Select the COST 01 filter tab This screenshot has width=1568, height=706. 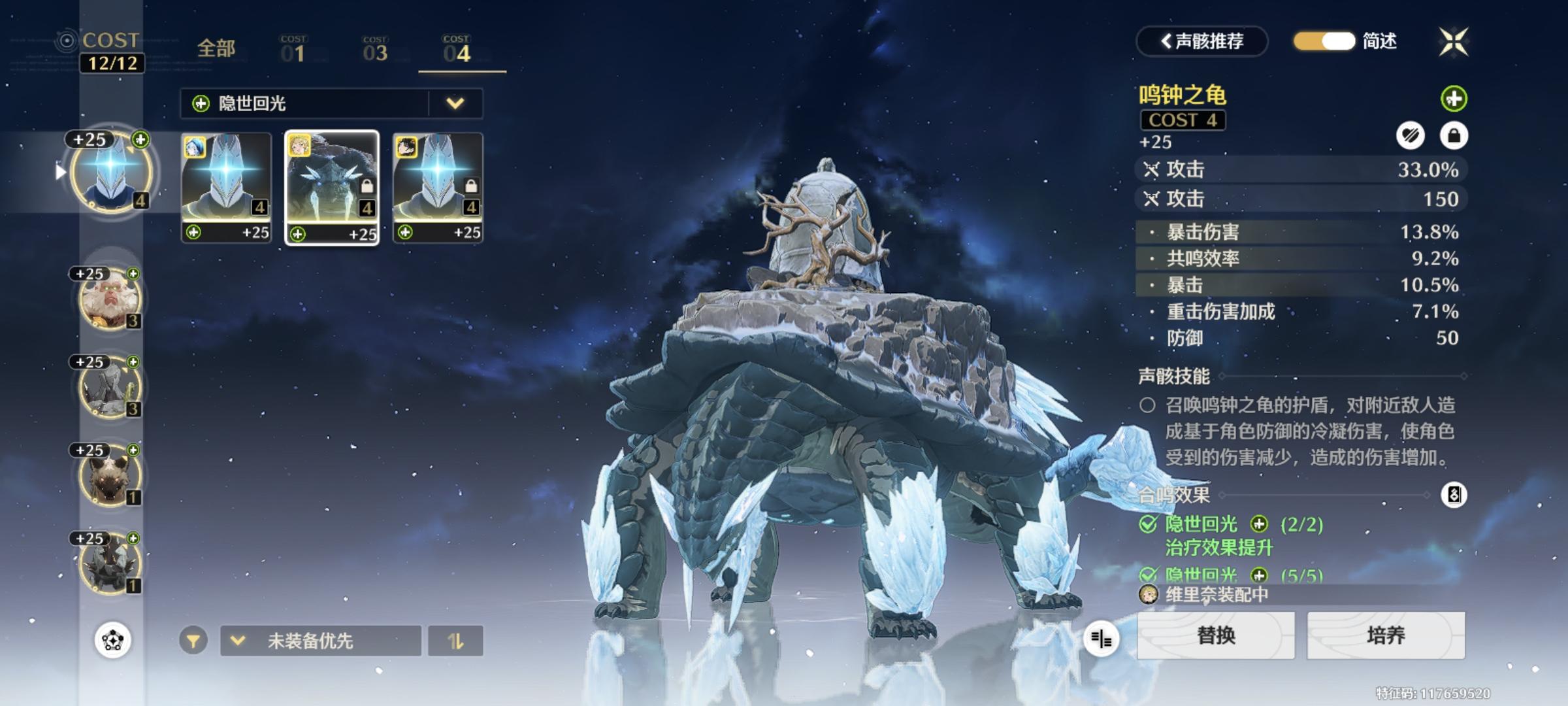click(x=293, y=50)
